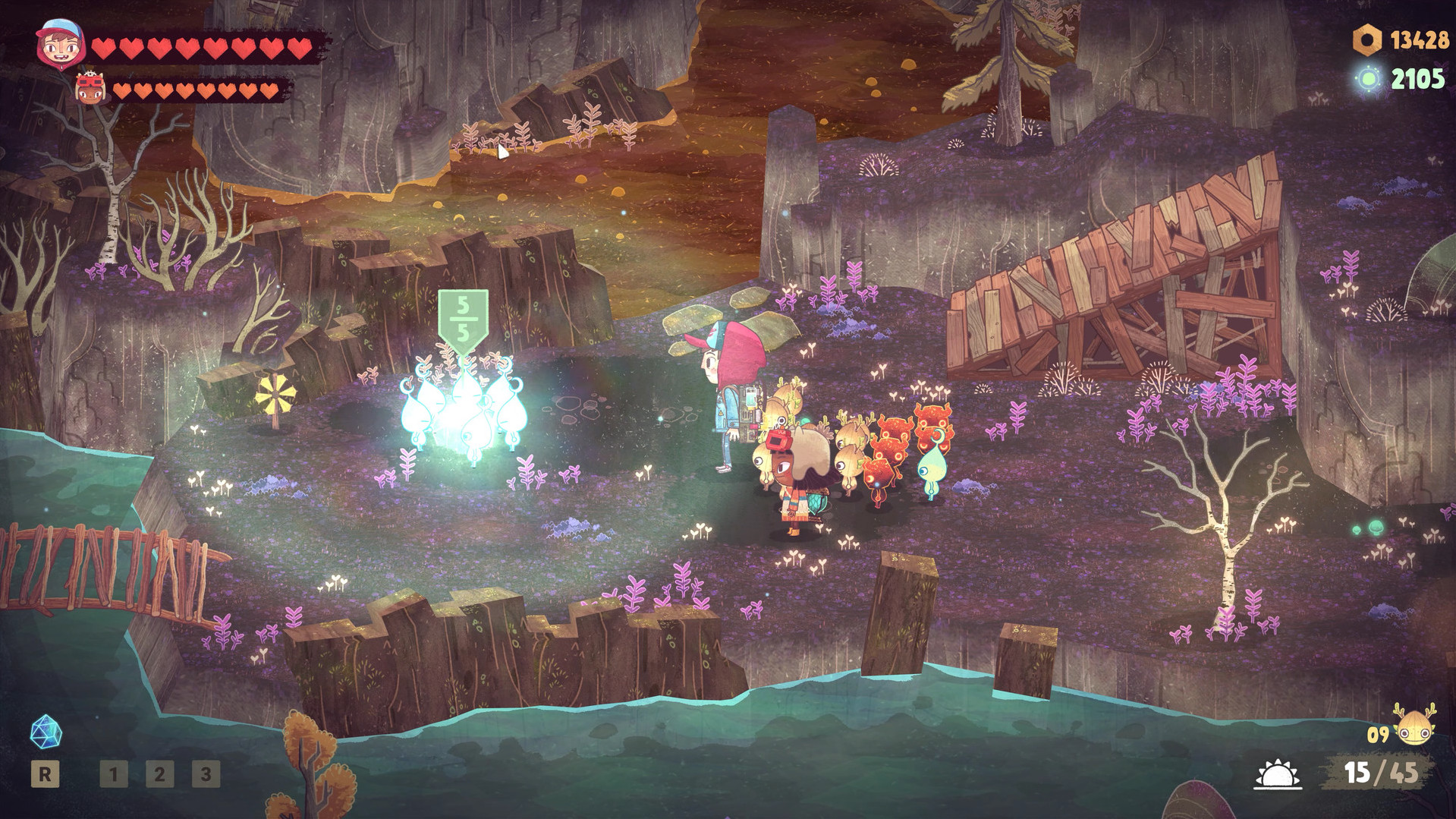Click the orange hexagon scrap currency icon
The height and width of the screenshot is (819, 1456).
[x=1367, y=40]
